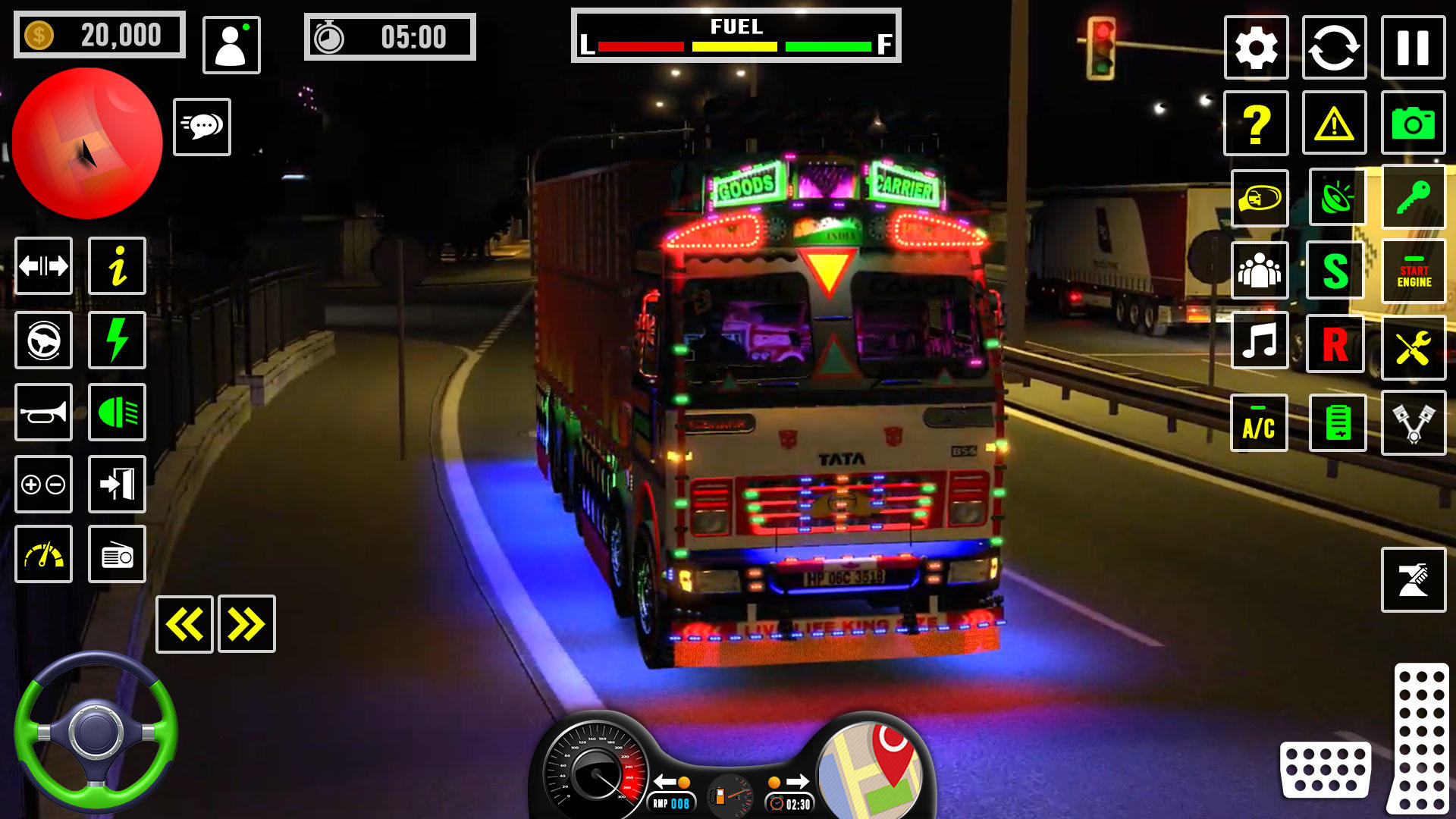Select the green ignition key icon
Image resolution: width=1456 pixels, height=819 pixels.
click(x=1412, y=197)
